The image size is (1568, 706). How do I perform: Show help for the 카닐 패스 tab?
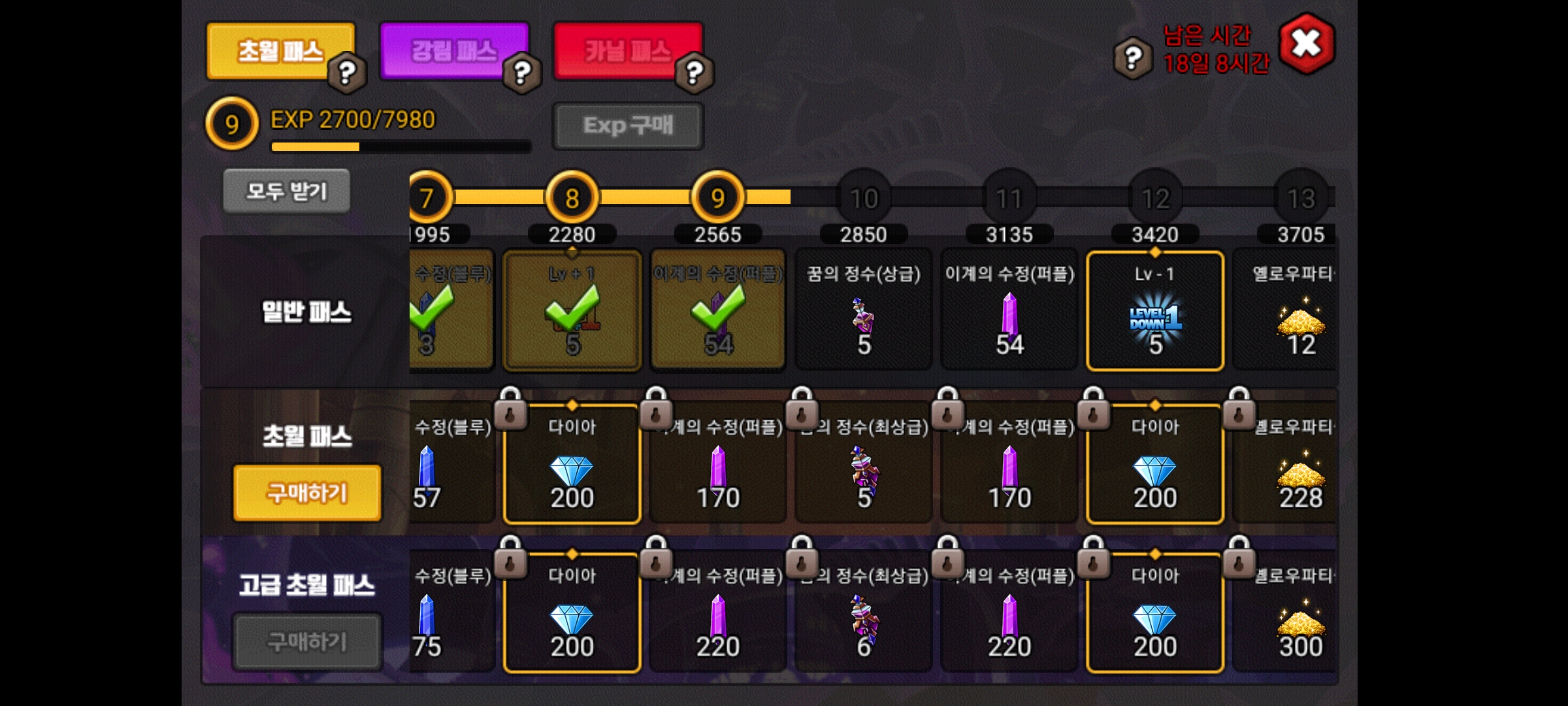tap(694, 72)
